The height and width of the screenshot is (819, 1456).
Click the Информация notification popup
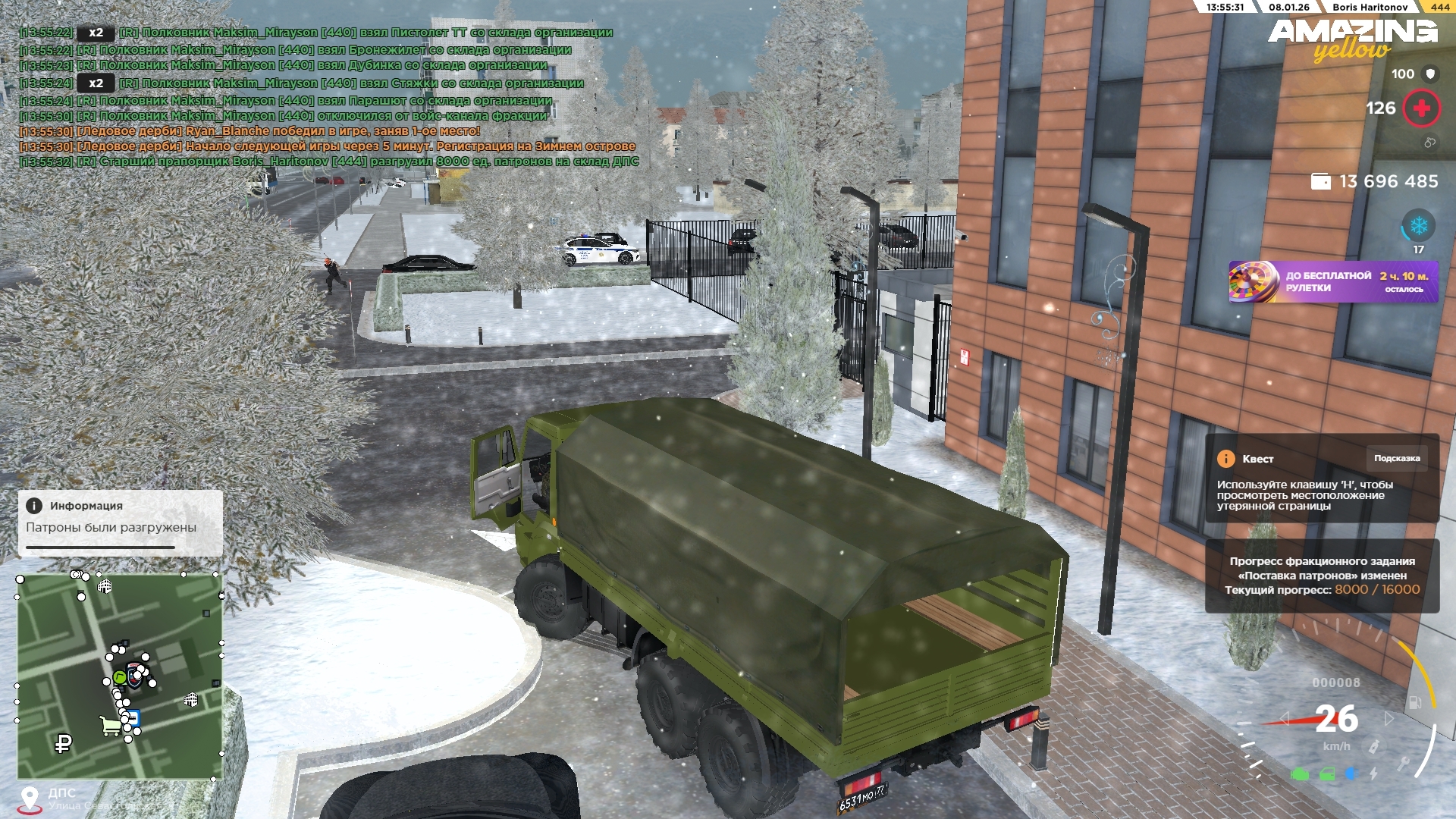pos(120,522)
